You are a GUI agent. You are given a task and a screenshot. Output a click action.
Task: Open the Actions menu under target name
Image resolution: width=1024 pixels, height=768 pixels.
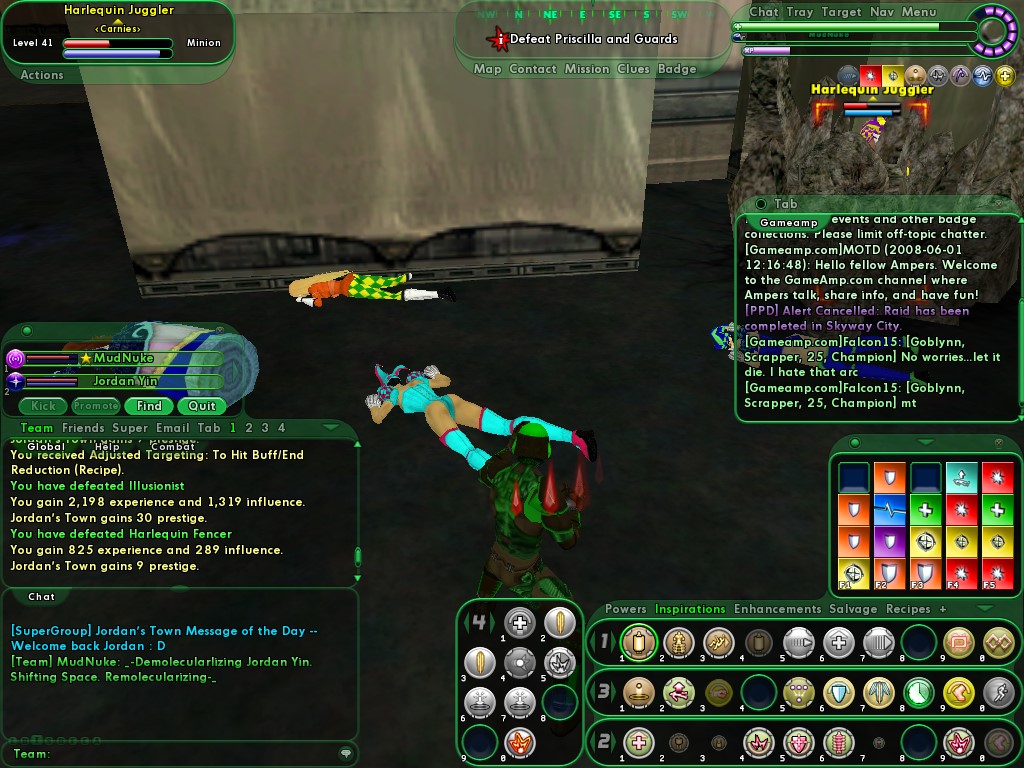(x=42, y=75)
